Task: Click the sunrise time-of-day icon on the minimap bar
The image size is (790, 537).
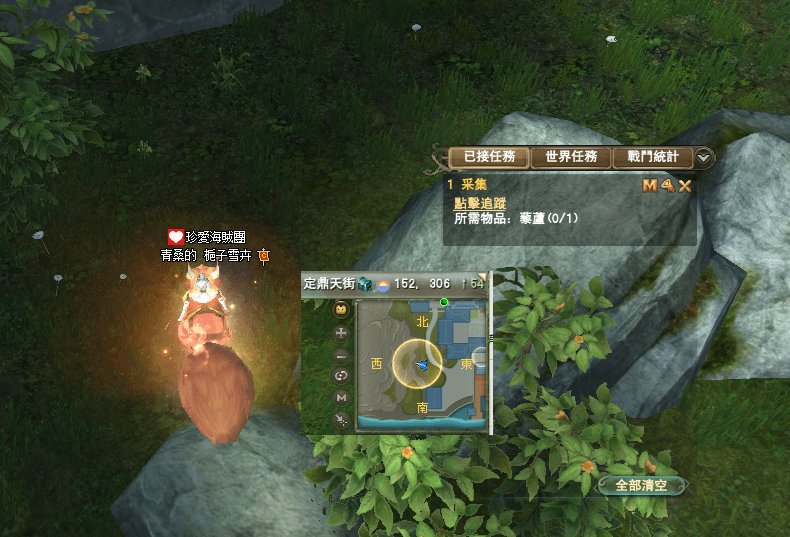Action: point(382,285)
